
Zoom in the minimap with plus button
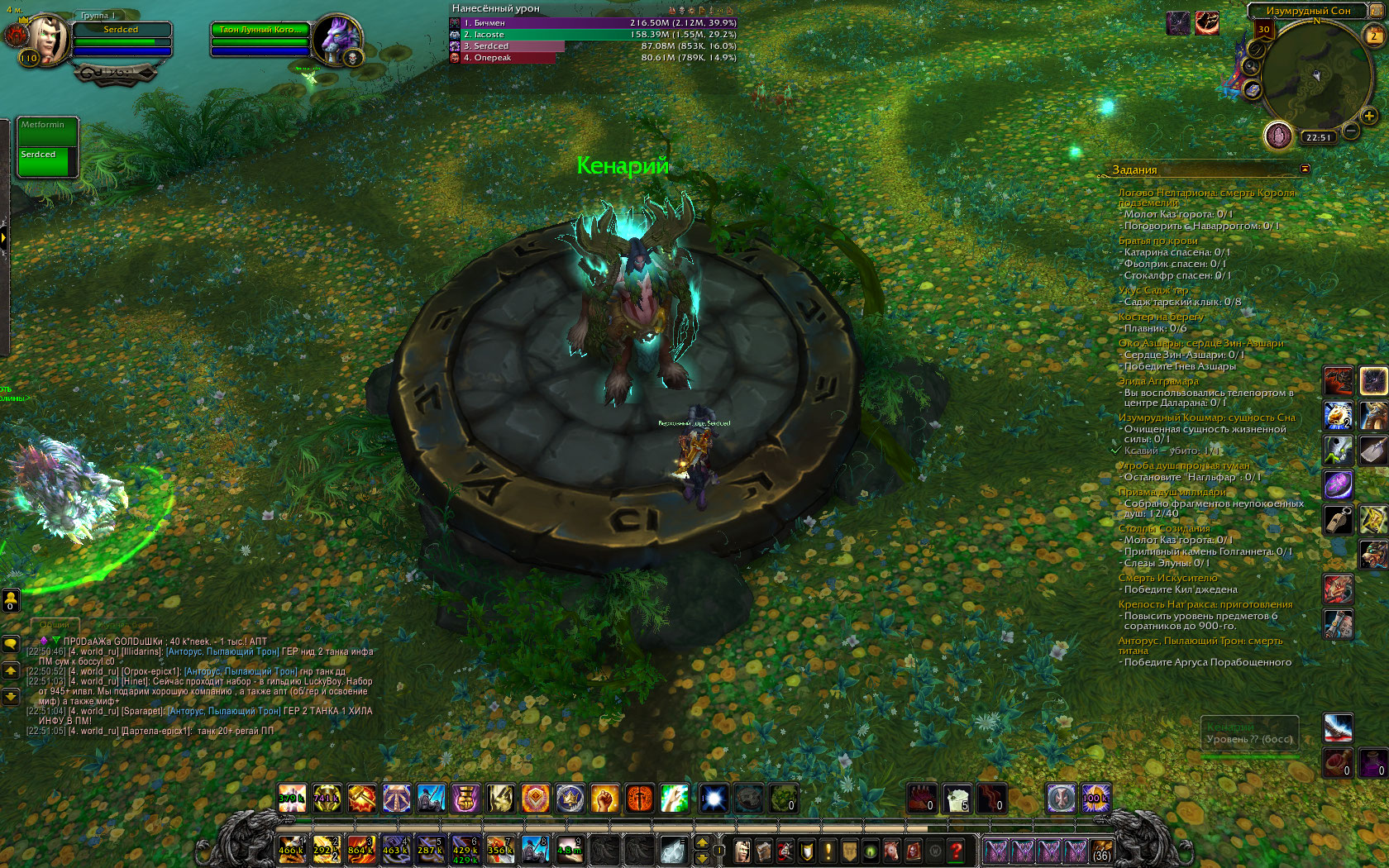pos(1369,117)
